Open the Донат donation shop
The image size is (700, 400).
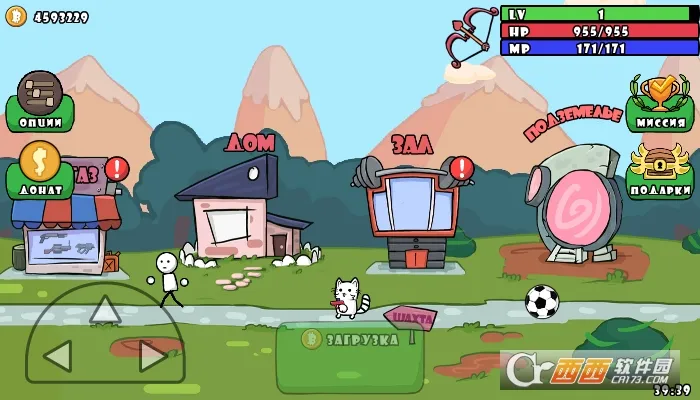click(x=40, y=170)
